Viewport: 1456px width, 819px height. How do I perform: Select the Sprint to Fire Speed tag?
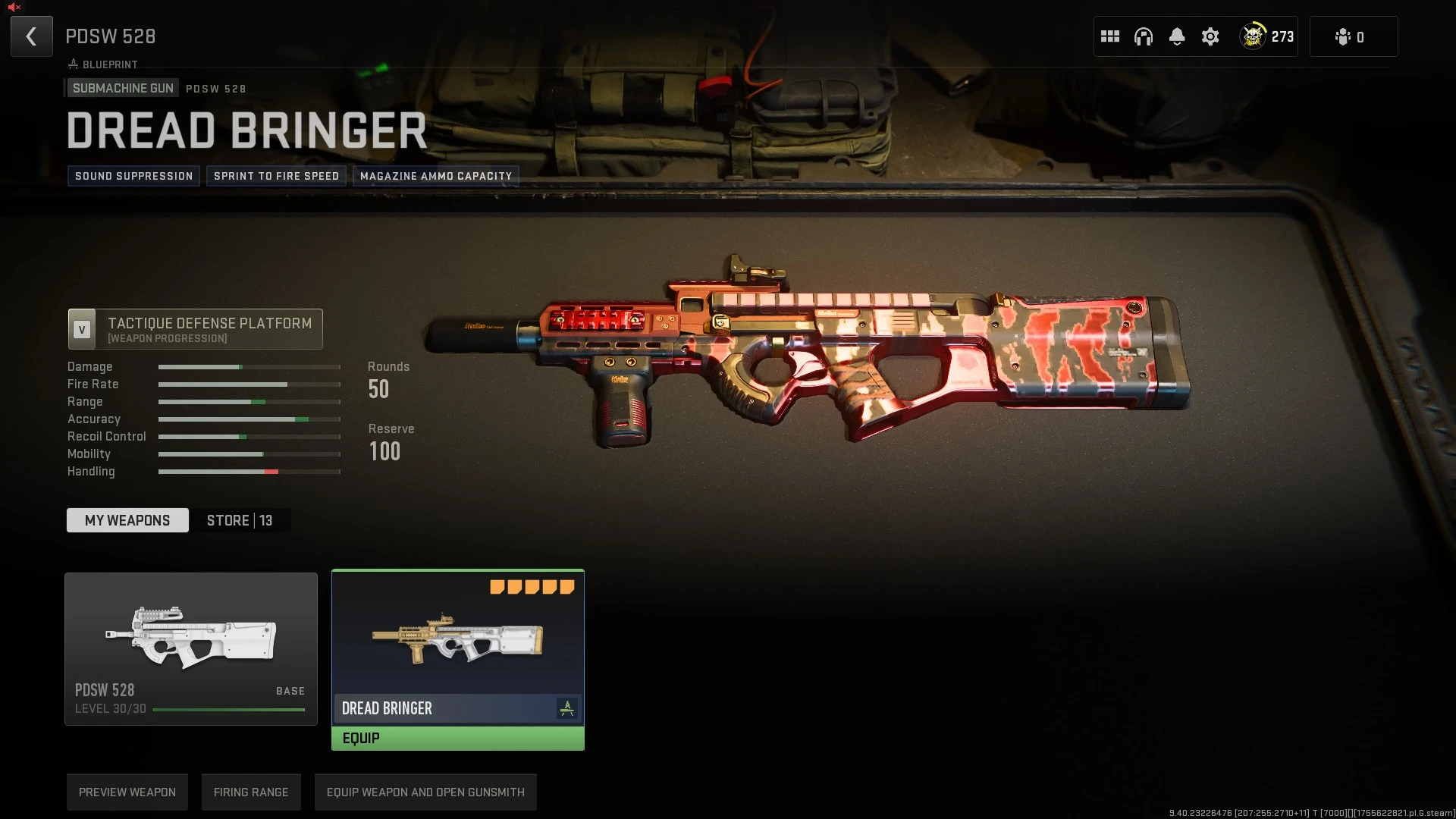[x=276, y=176]
